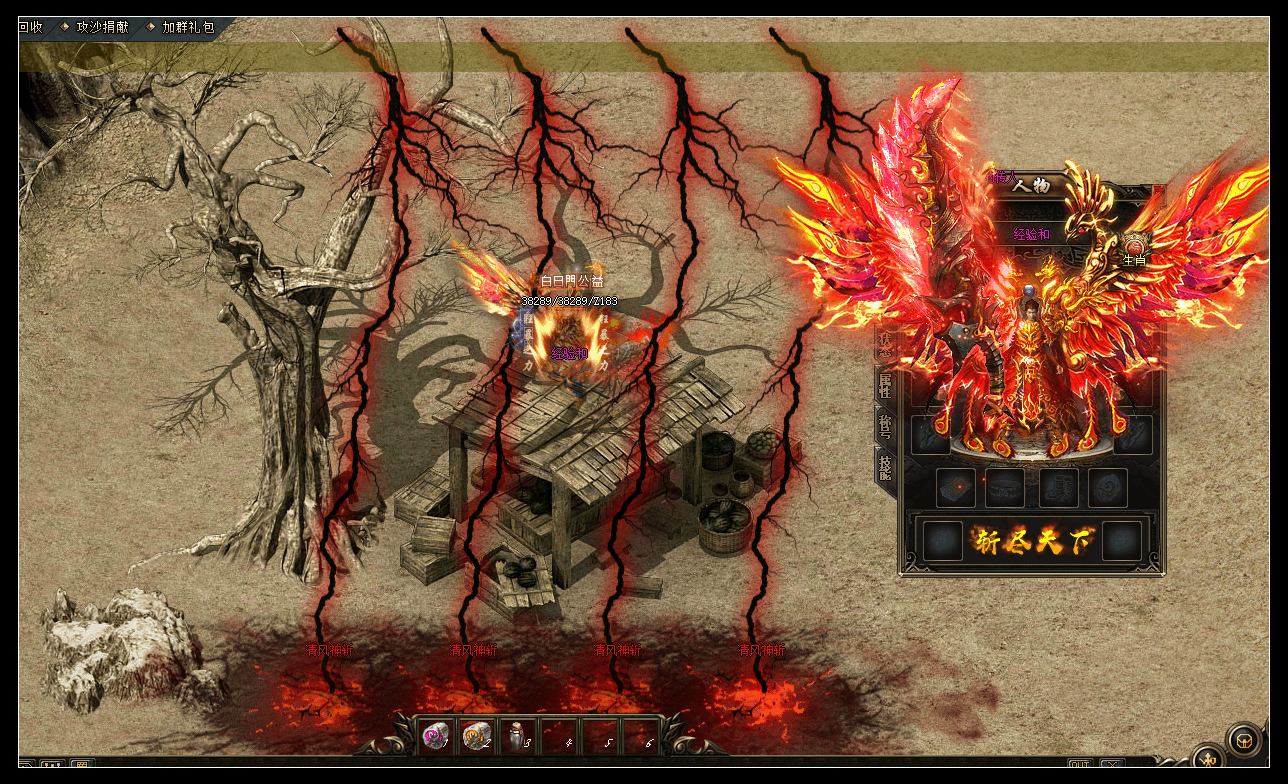Switch to the 技能 skills tab
The height and width of the screenshot is (784, 1288).
coord(885,468)
